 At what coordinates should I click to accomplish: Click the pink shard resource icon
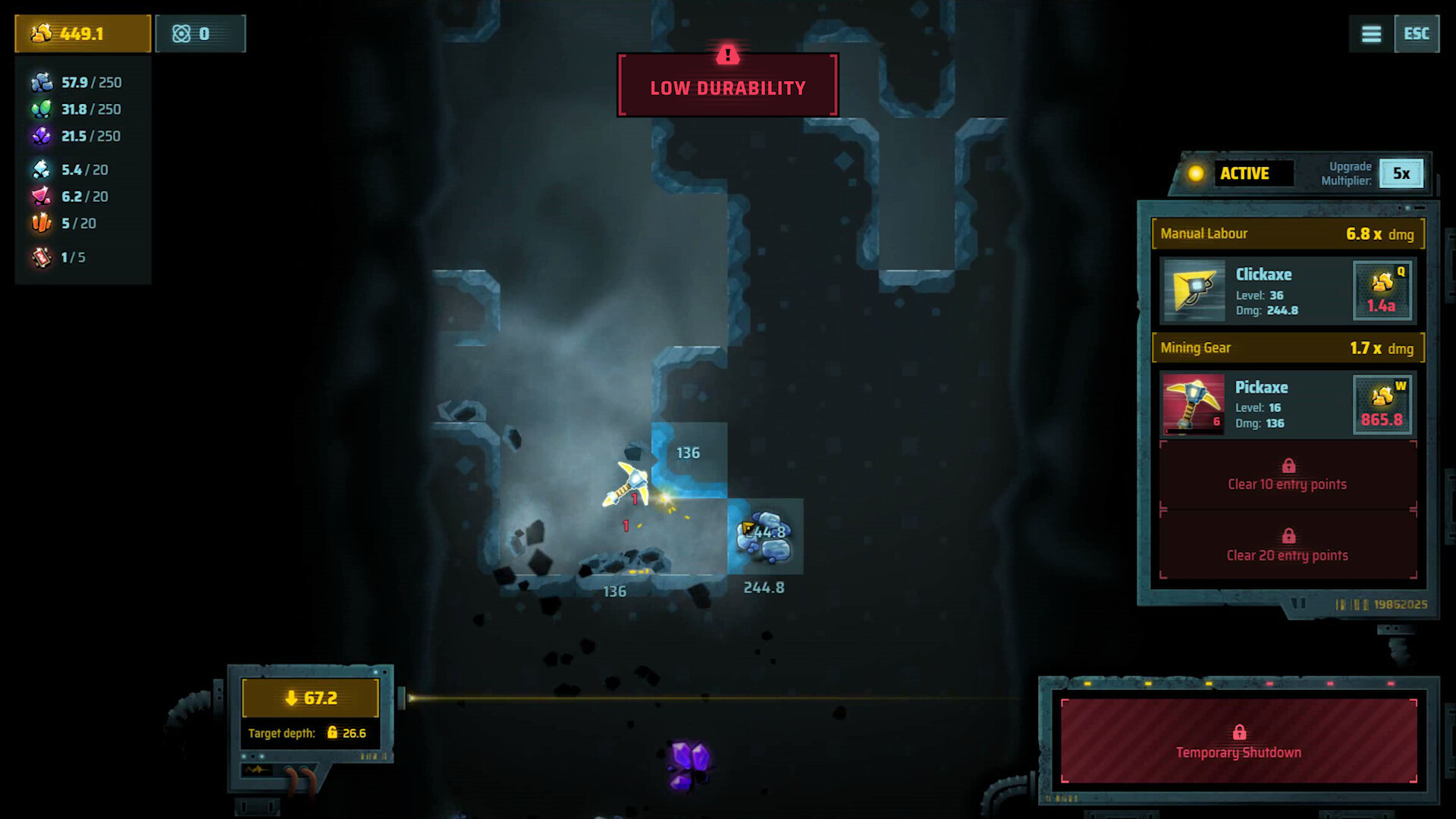42,196
